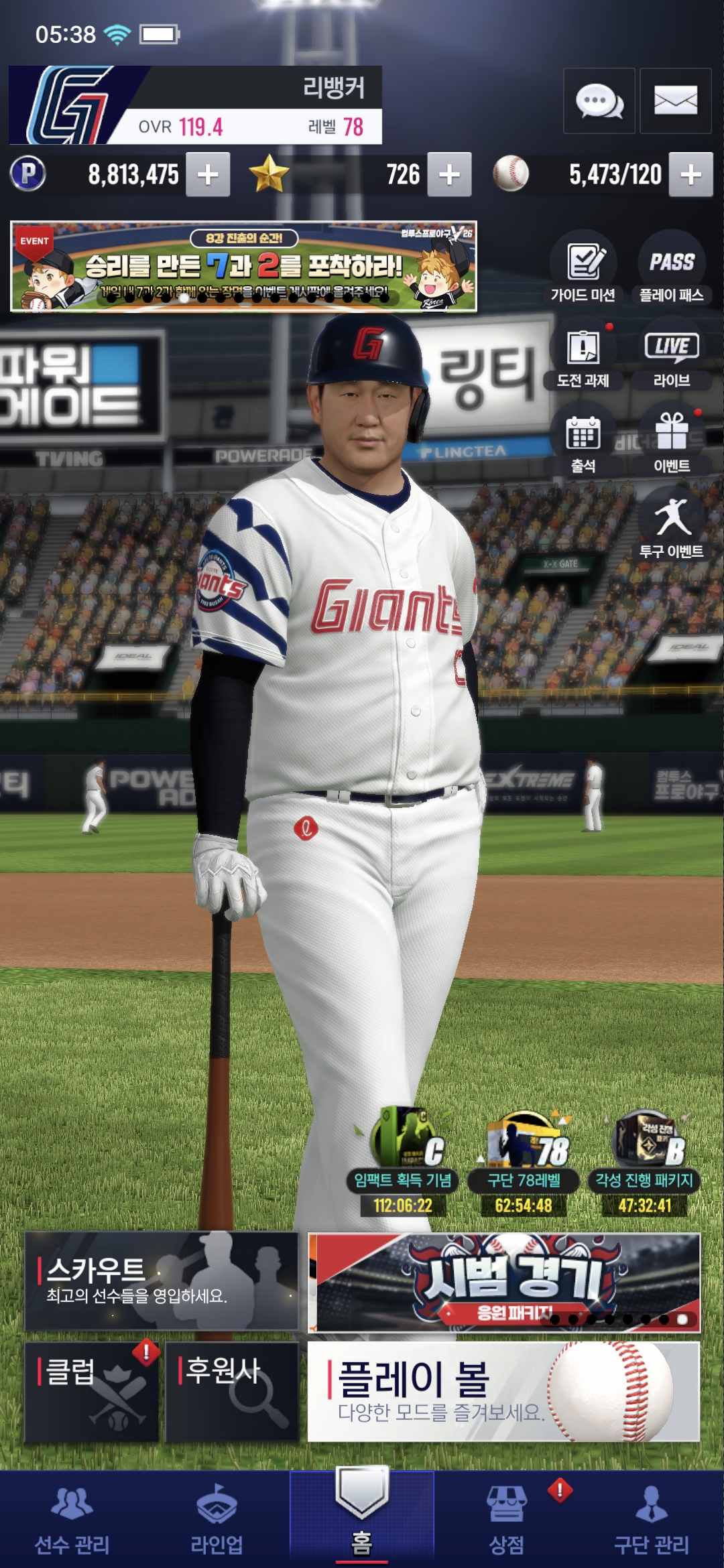Open the mailbox envelope icon
Viewport: 724px width, 1568px height.
point(675,101)
